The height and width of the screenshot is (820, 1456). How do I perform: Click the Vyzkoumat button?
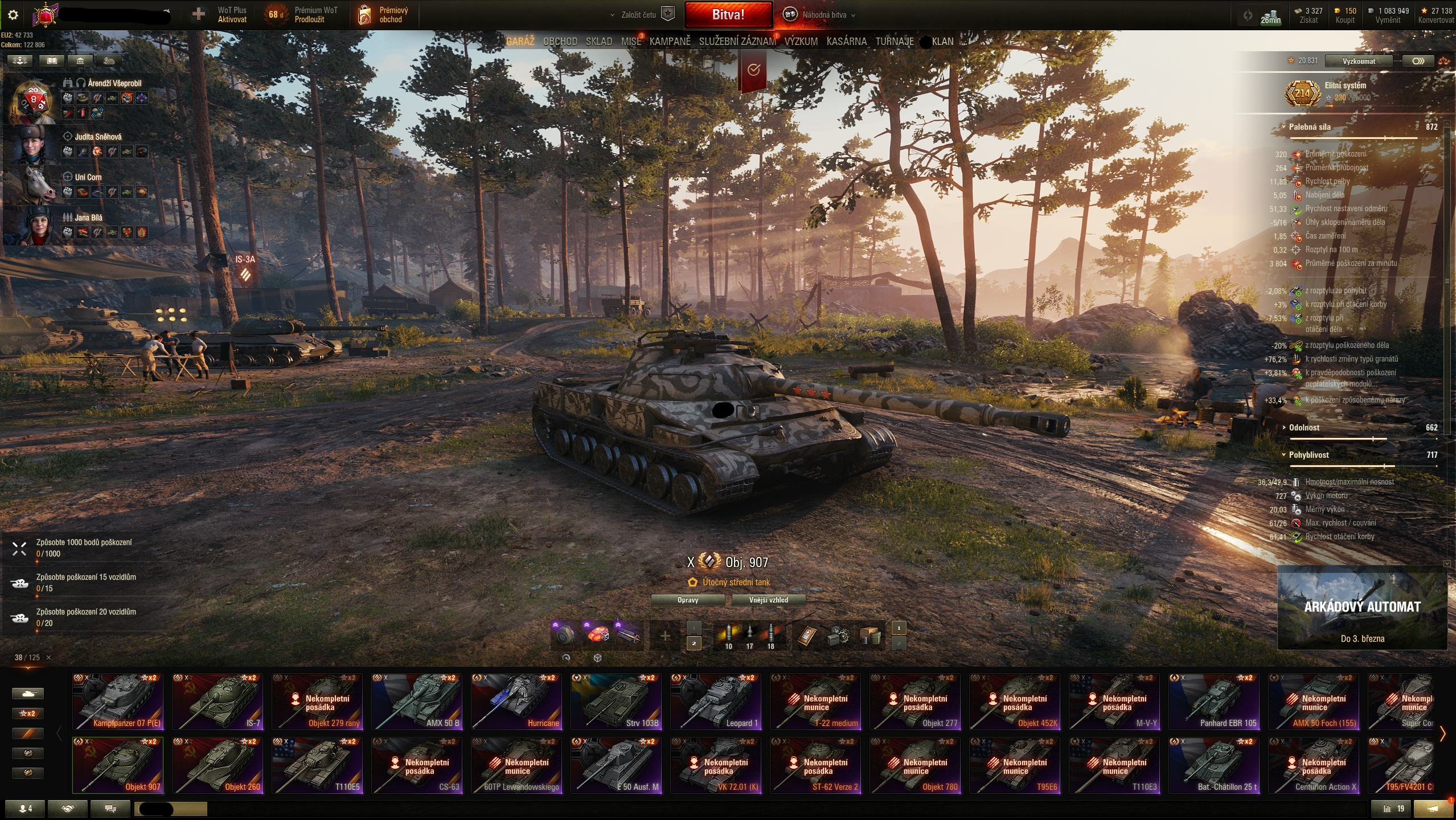[x=1358, y=61]
